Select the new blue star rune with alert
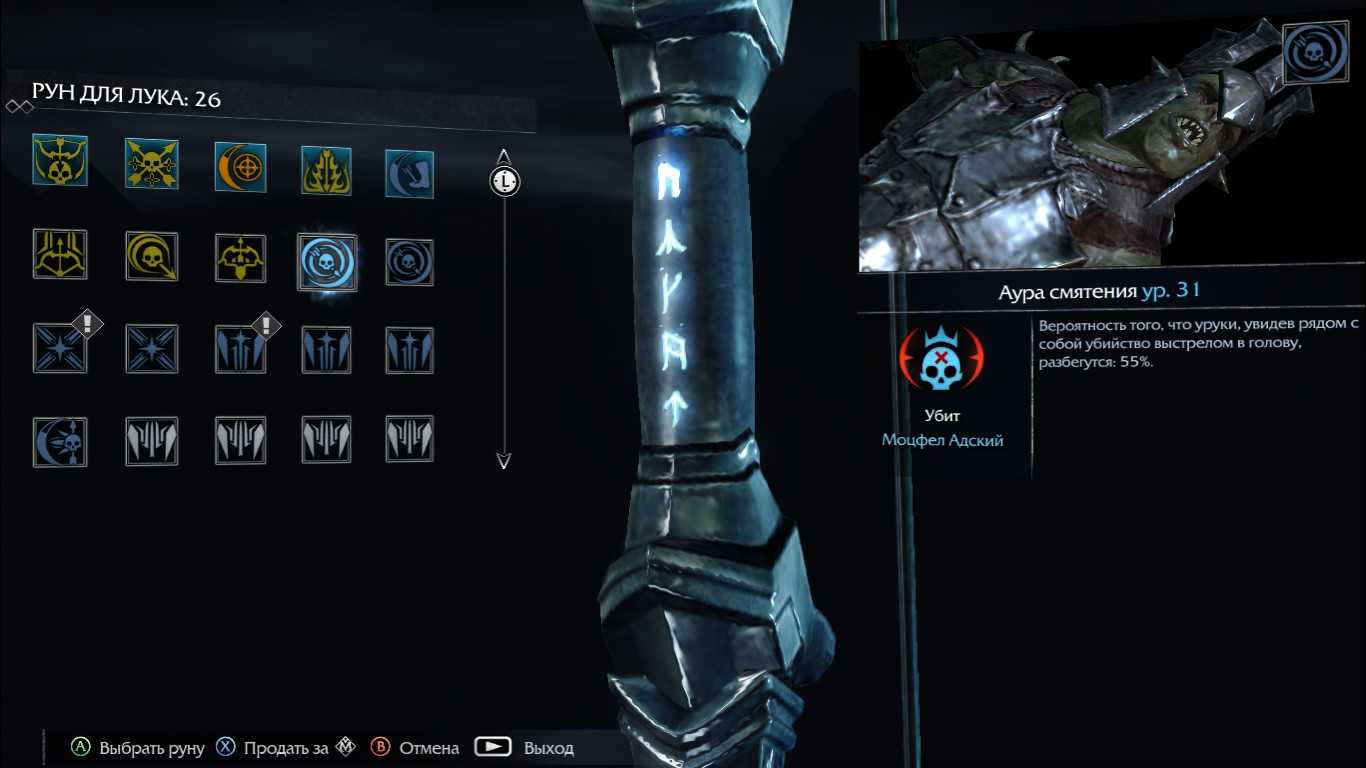The height and width of the screenshot is (768, 1366). click(x=60, y=347)
